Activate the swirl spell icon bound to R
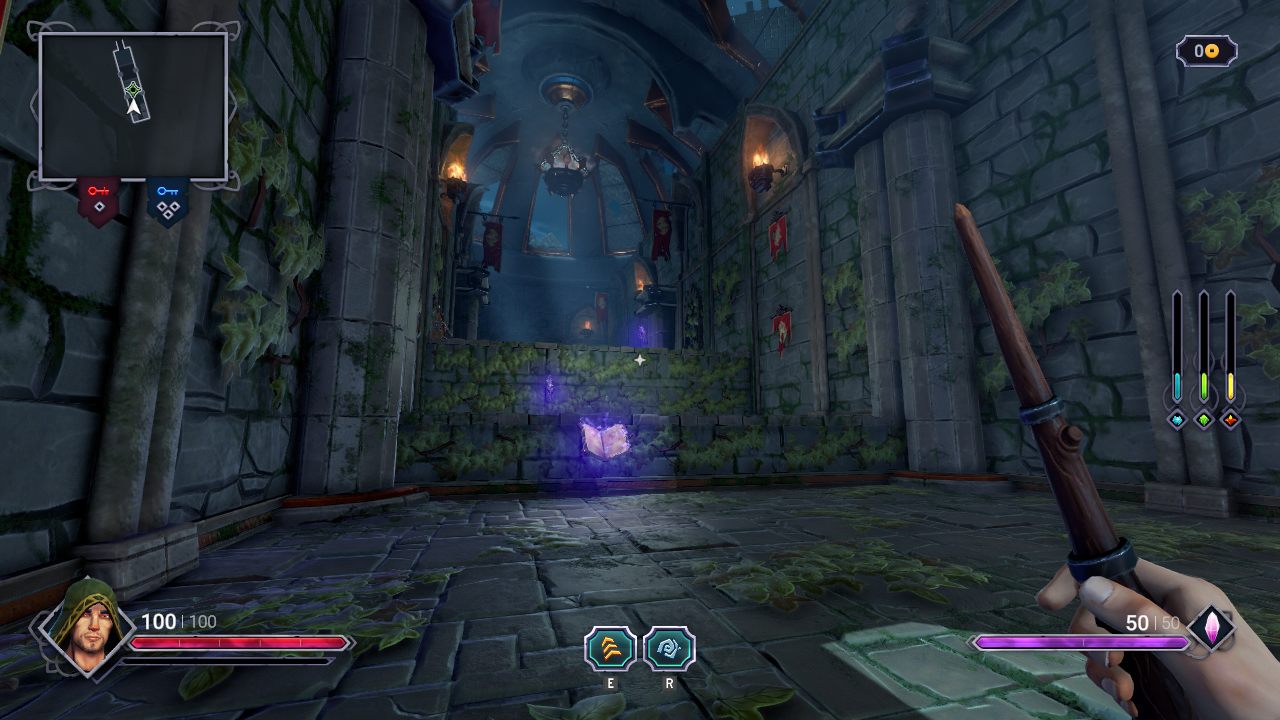This screenshot has height=720, width=1280. [x=667, y=651]
